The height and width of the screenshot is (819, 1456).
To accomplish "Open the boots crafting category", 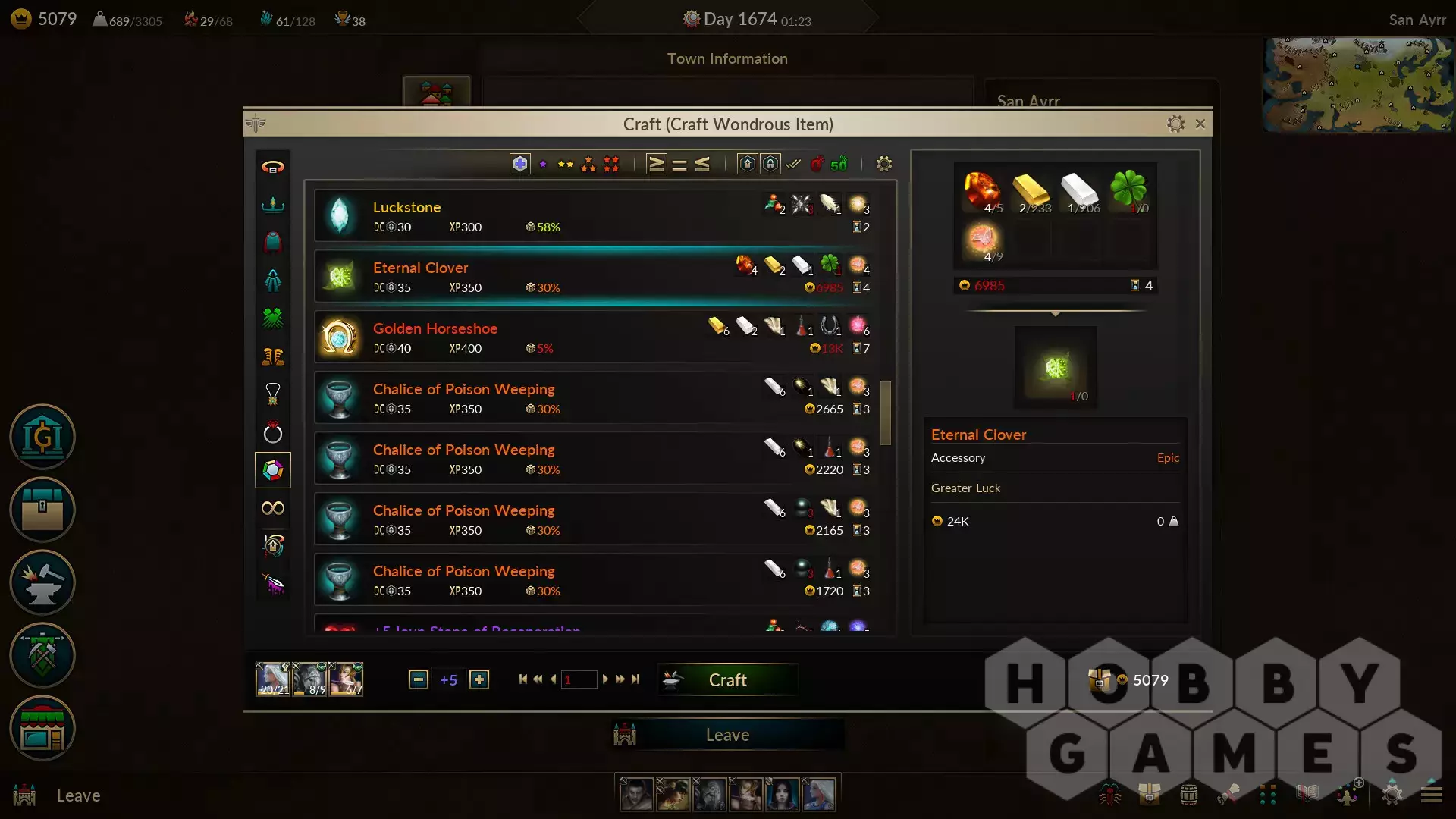I will point(273,356).
